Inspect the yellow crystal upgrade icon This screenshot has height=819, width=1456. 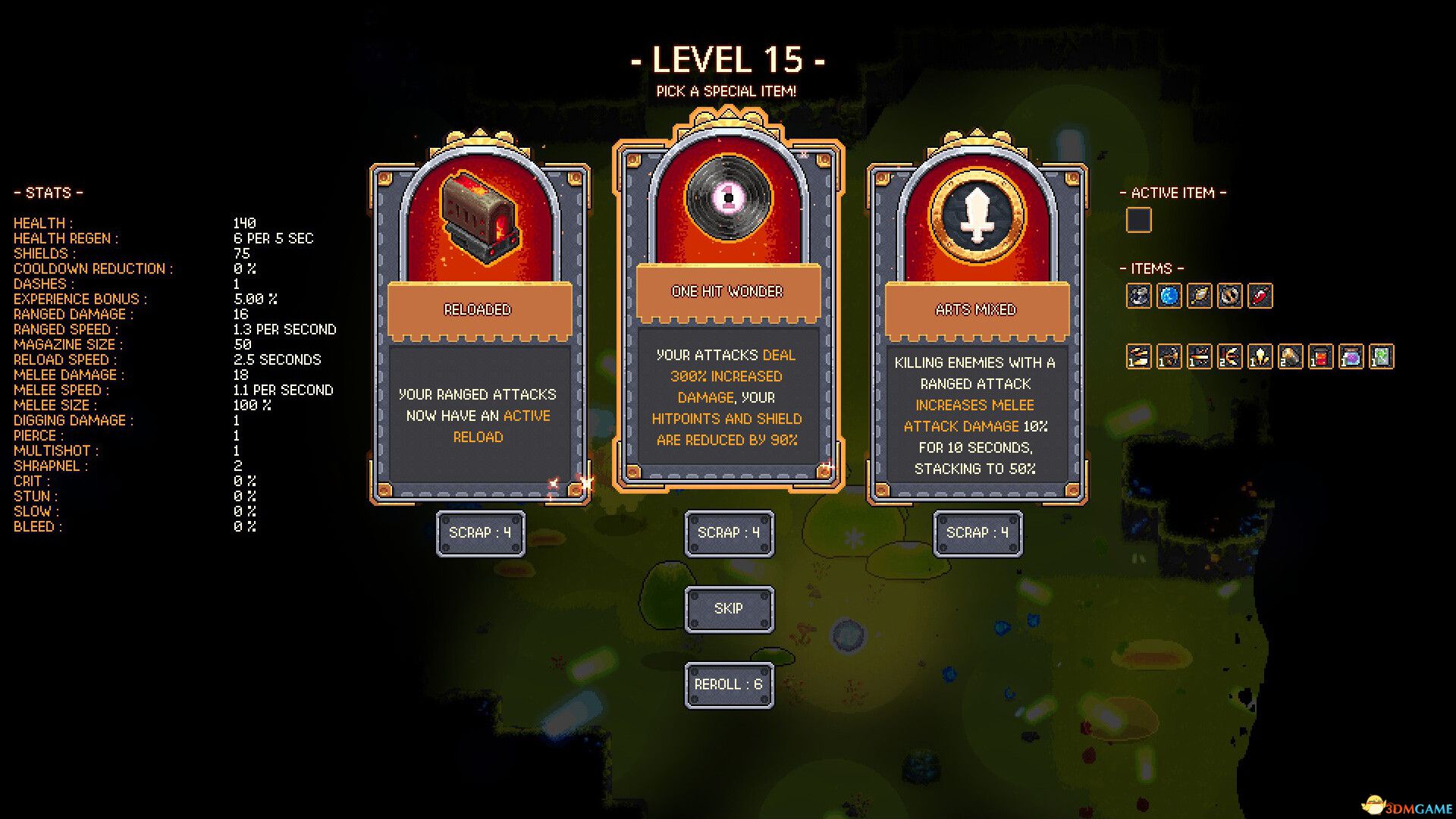tap(1260, 356)
